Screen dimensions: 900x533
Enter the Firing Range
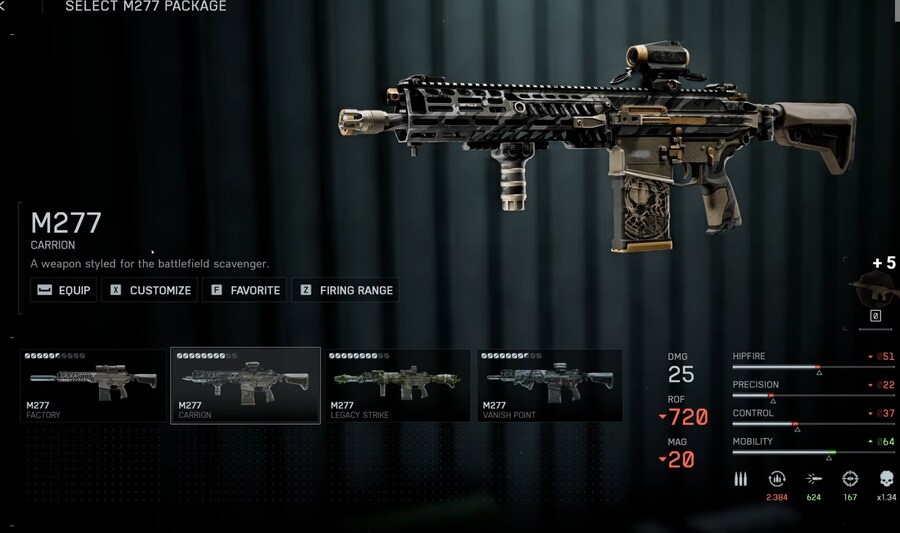346,290
